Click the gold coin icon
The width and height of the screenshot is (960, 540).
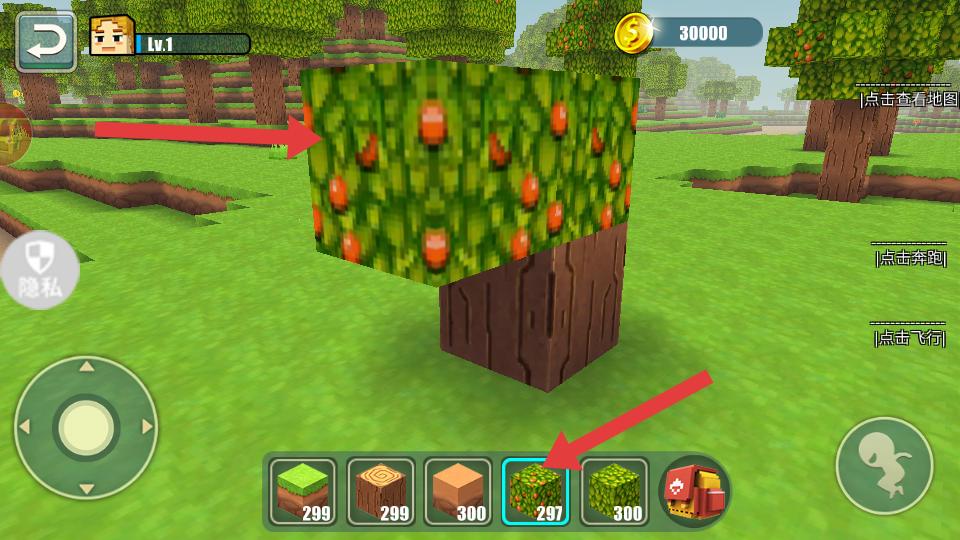pos(633,33)
